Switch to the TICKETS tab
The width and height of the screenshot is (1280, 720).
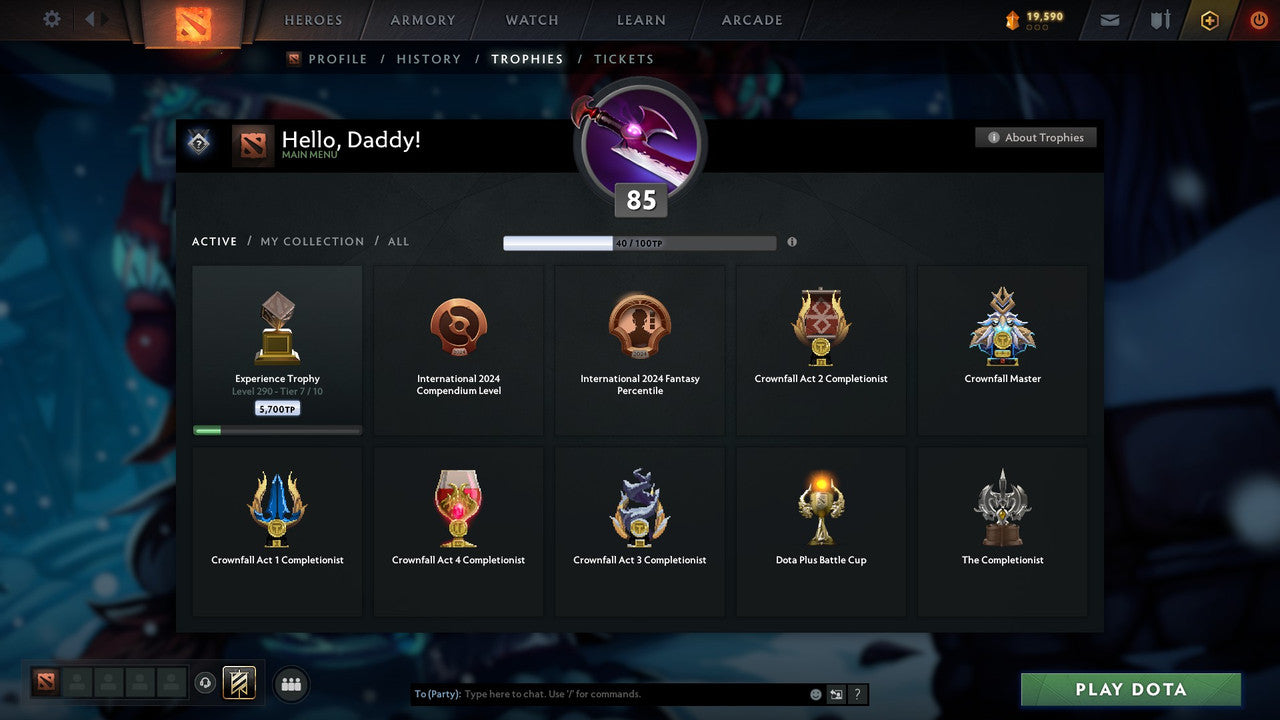[x=624, y=59]
